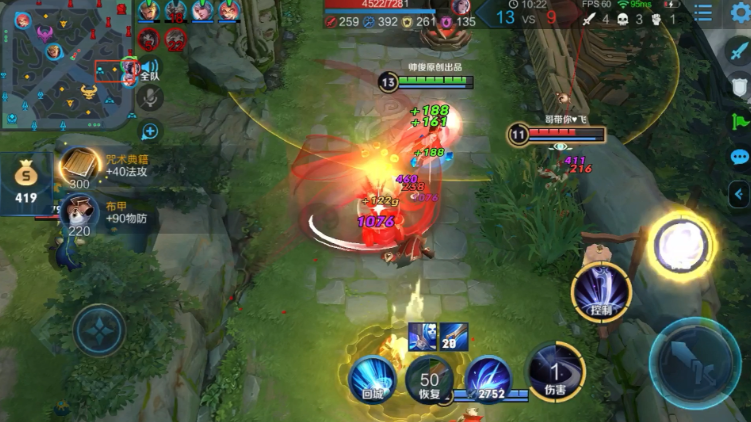The width and height of the screenshot is (751, 422).
Task: Use the 恢复 heal skill
Action: (429, 380)
